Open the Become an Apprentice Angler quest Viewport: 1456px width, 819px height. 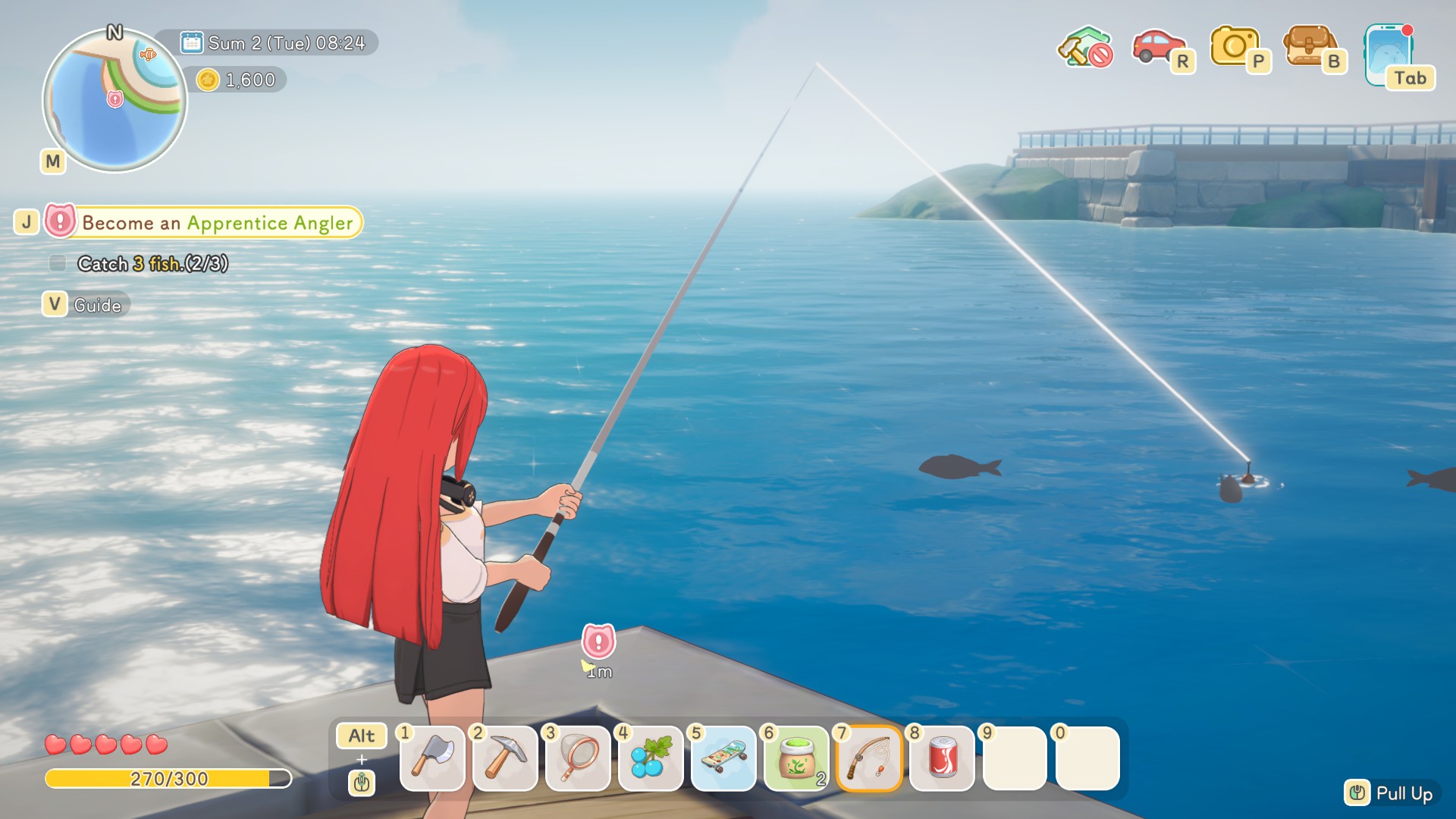click(x=217, y=223)
